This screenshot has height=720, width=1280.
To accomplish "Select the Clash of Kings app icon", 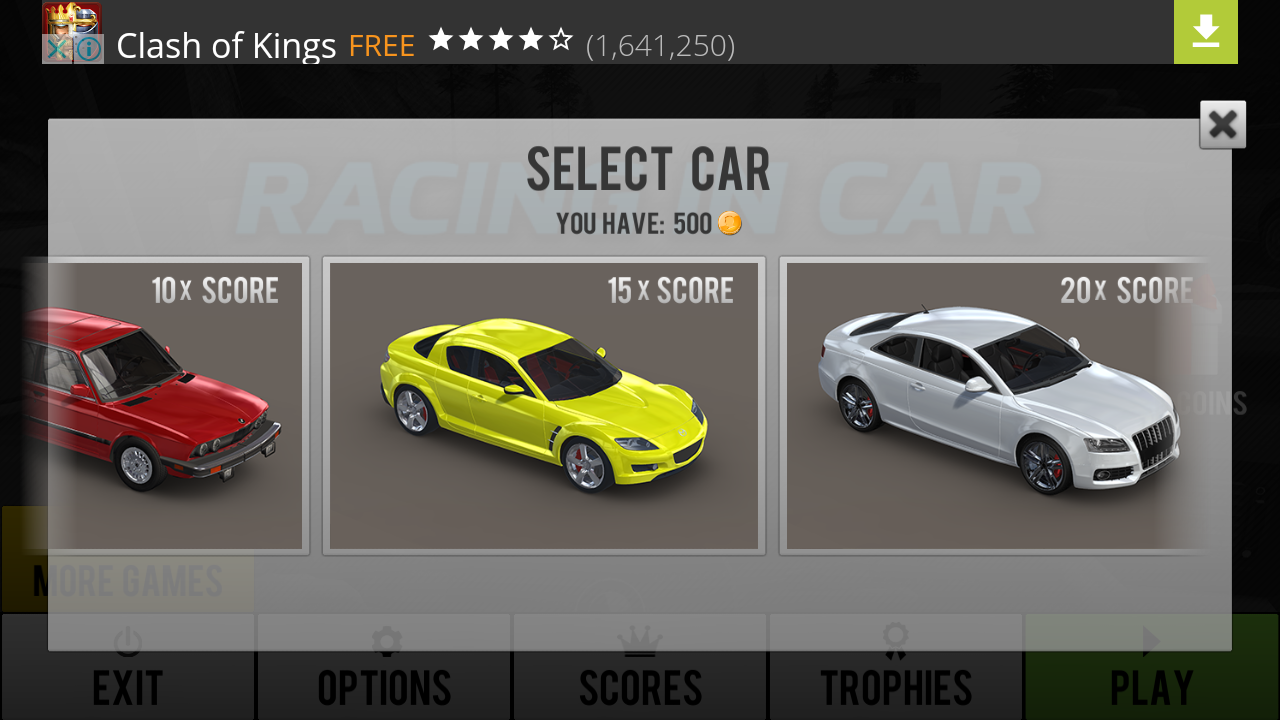I will point(71,32).
